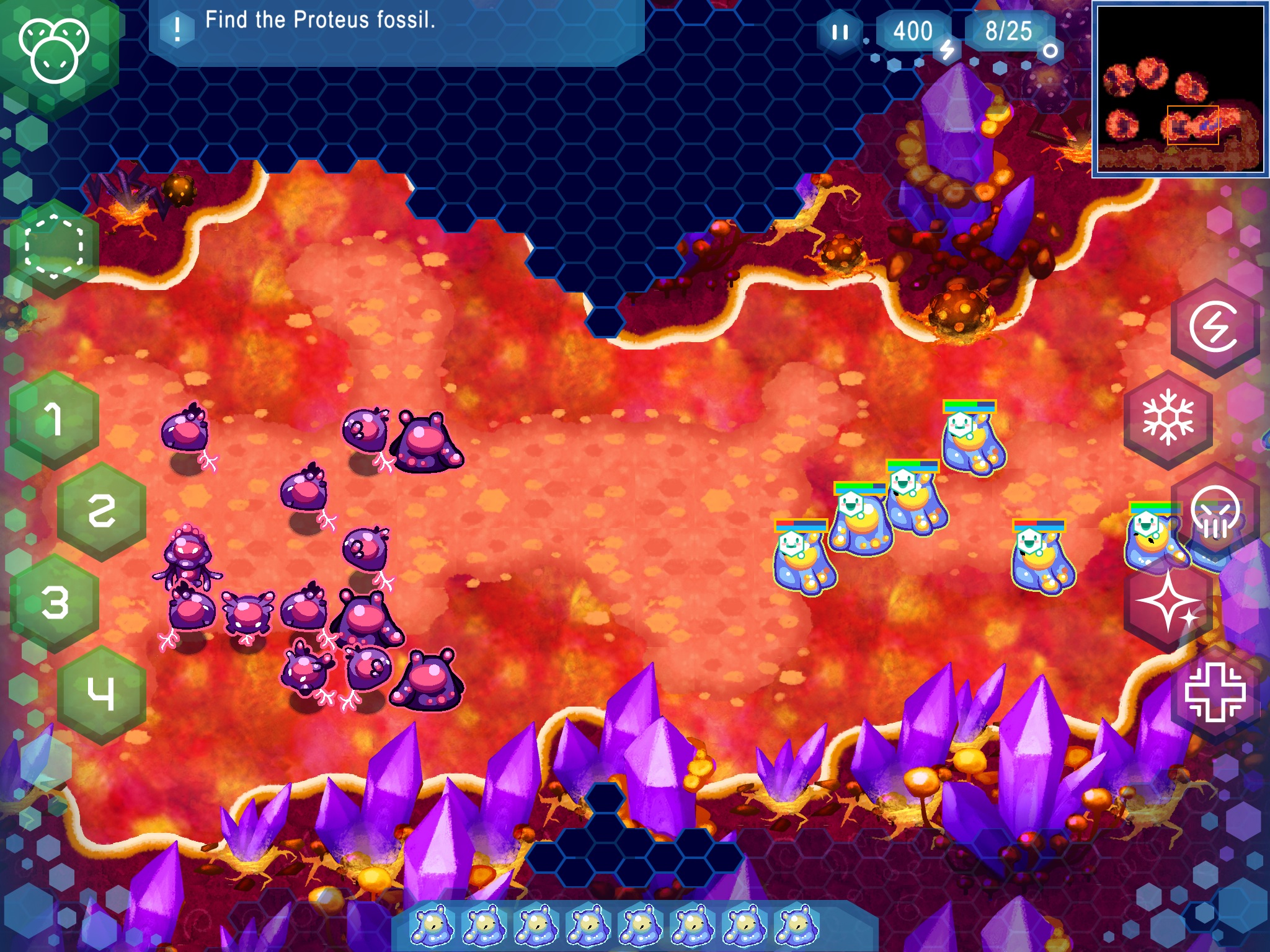Select control group 3
This screenshot has width=1270, height=952.
tap(55, 602)
